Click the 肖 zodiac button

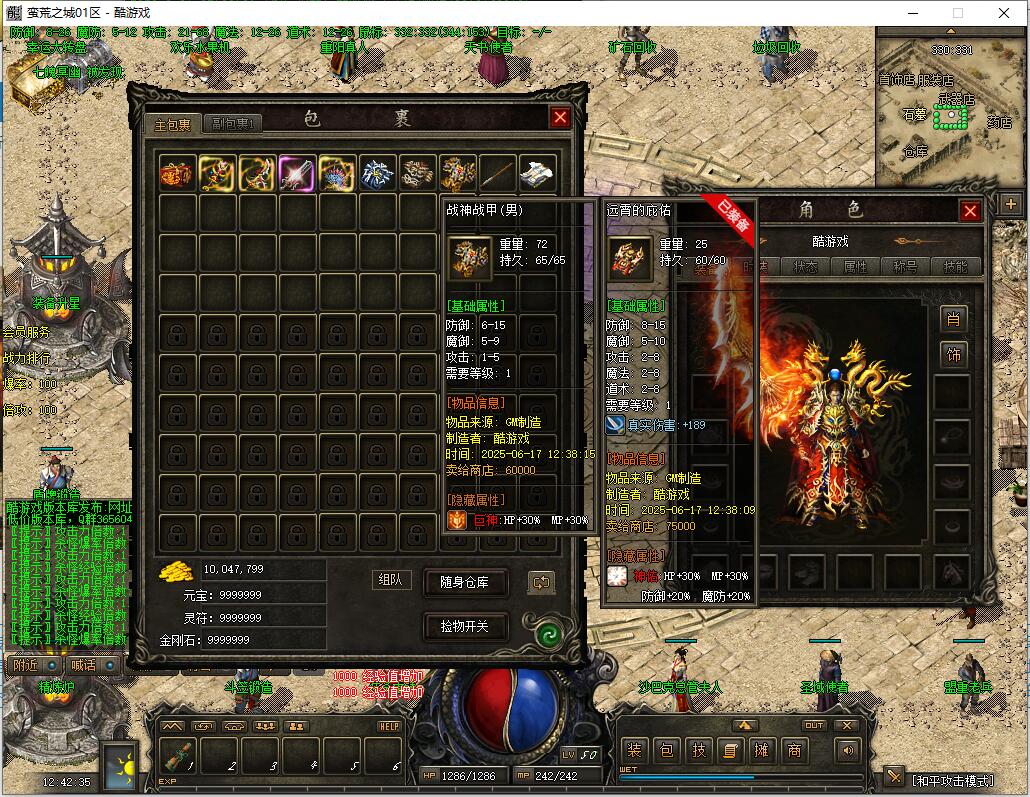953,319
